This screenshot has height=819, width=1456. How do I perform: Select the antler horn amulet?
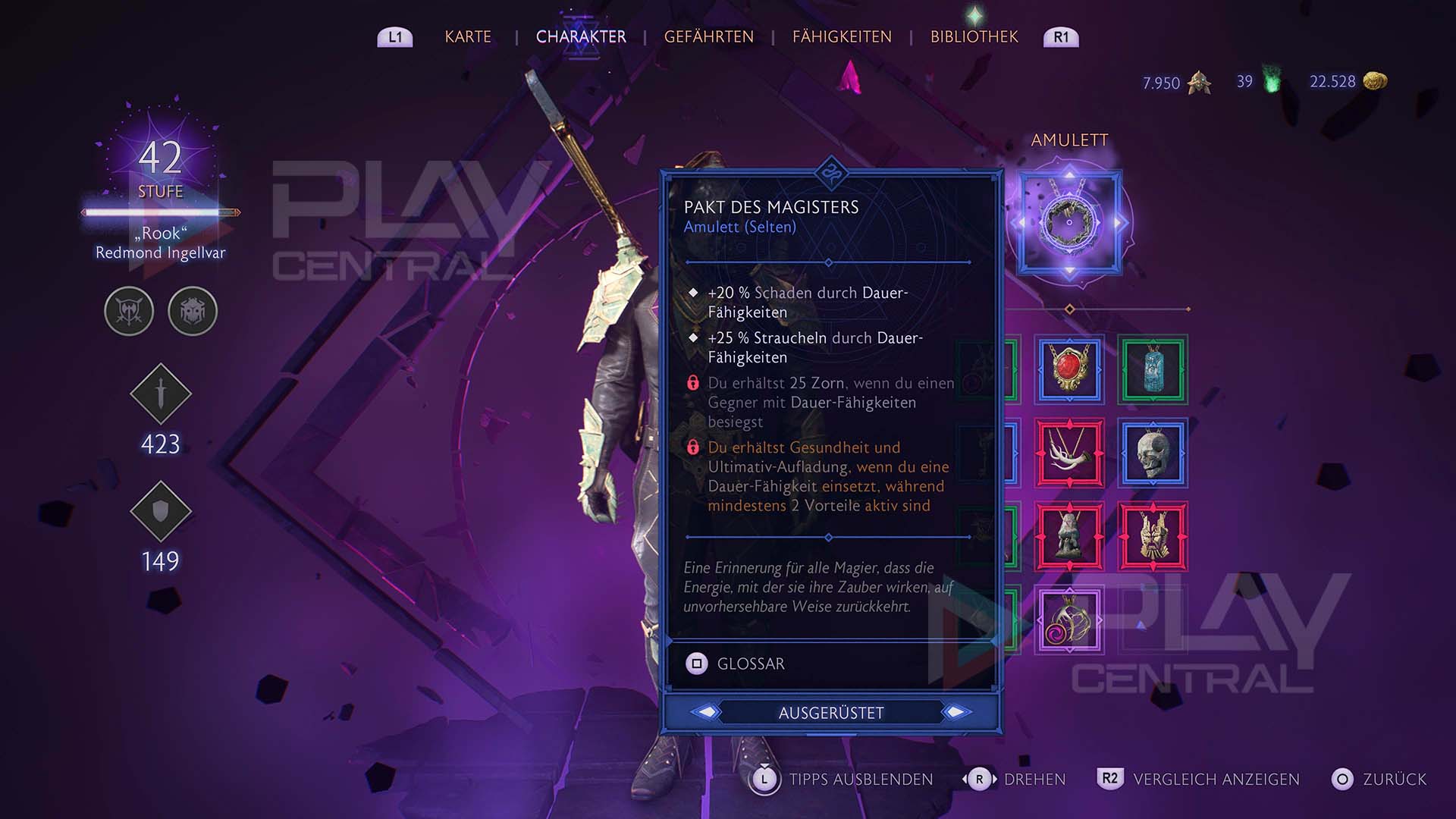click(1069, 453)
